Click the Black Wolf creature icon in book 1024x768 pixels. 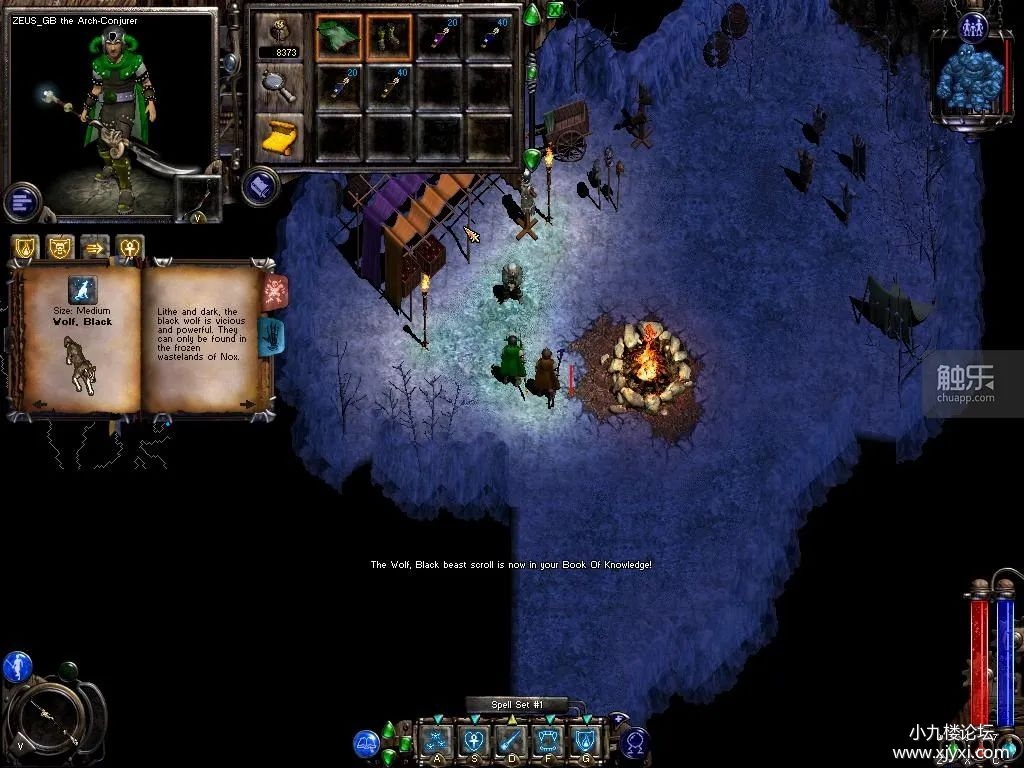[82, 289]
